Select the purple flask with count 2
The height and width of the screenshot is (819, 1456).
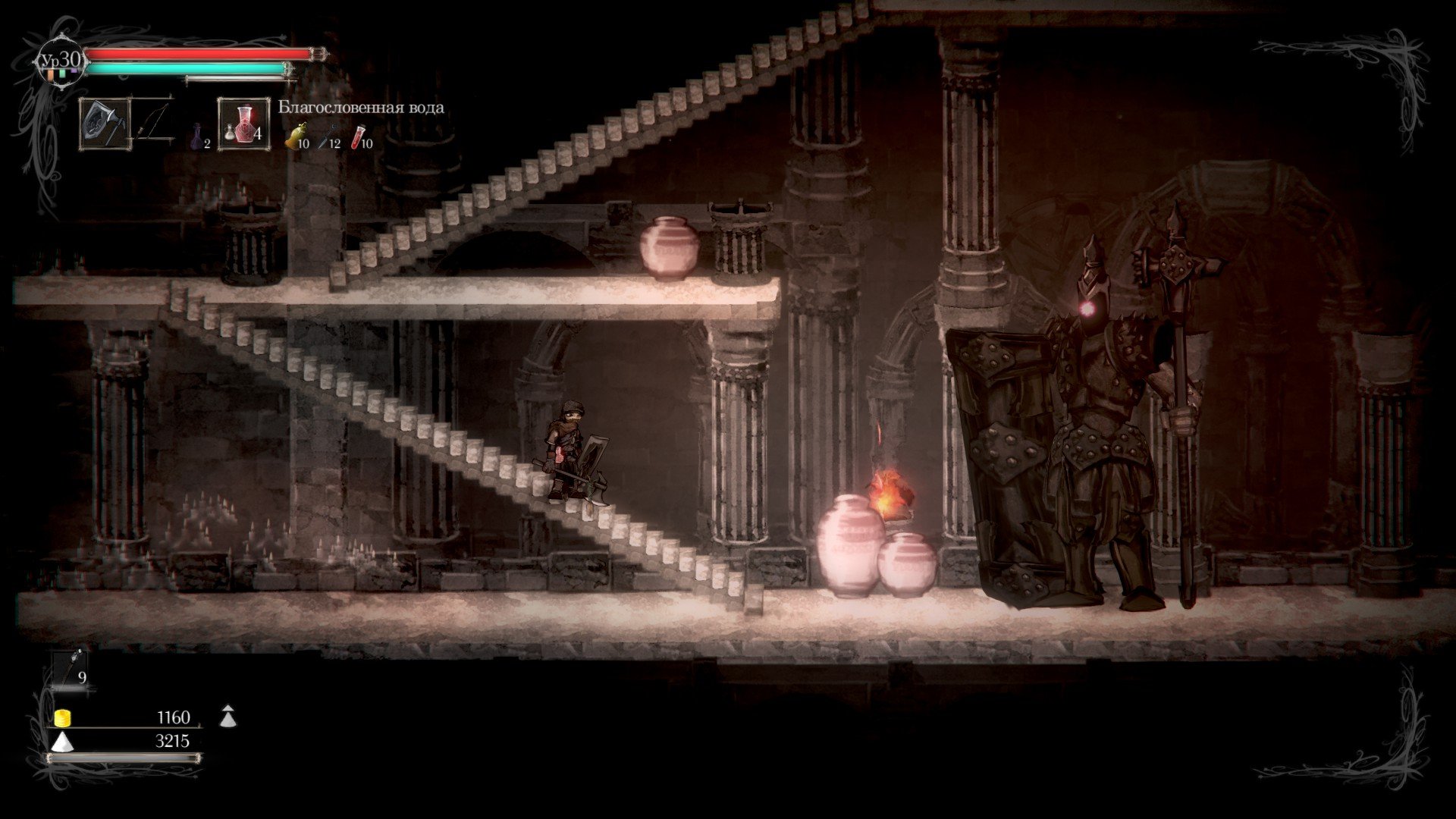(198, 136)
